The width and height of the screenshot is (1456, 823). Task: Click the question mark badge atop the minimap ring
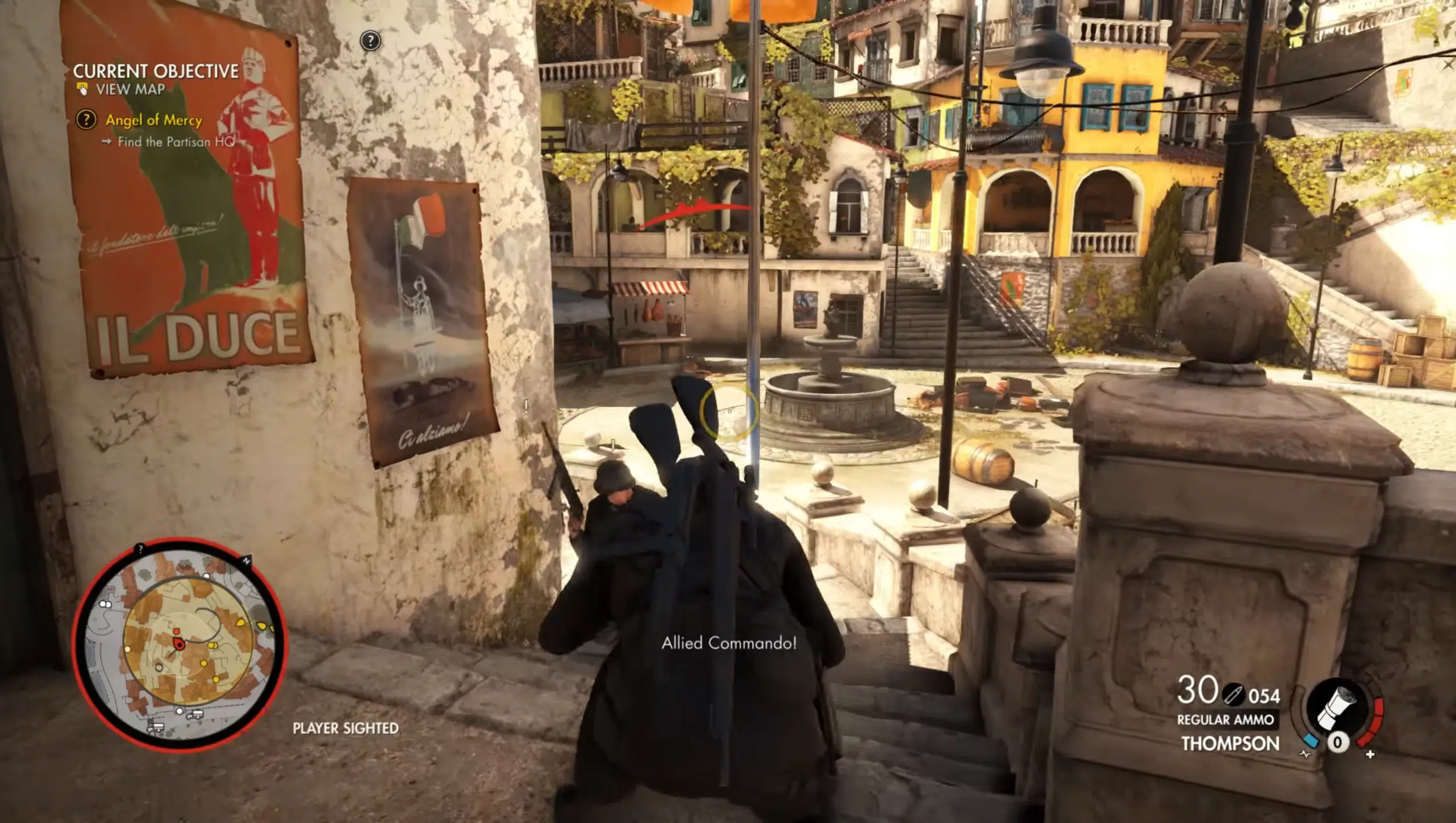140,549
